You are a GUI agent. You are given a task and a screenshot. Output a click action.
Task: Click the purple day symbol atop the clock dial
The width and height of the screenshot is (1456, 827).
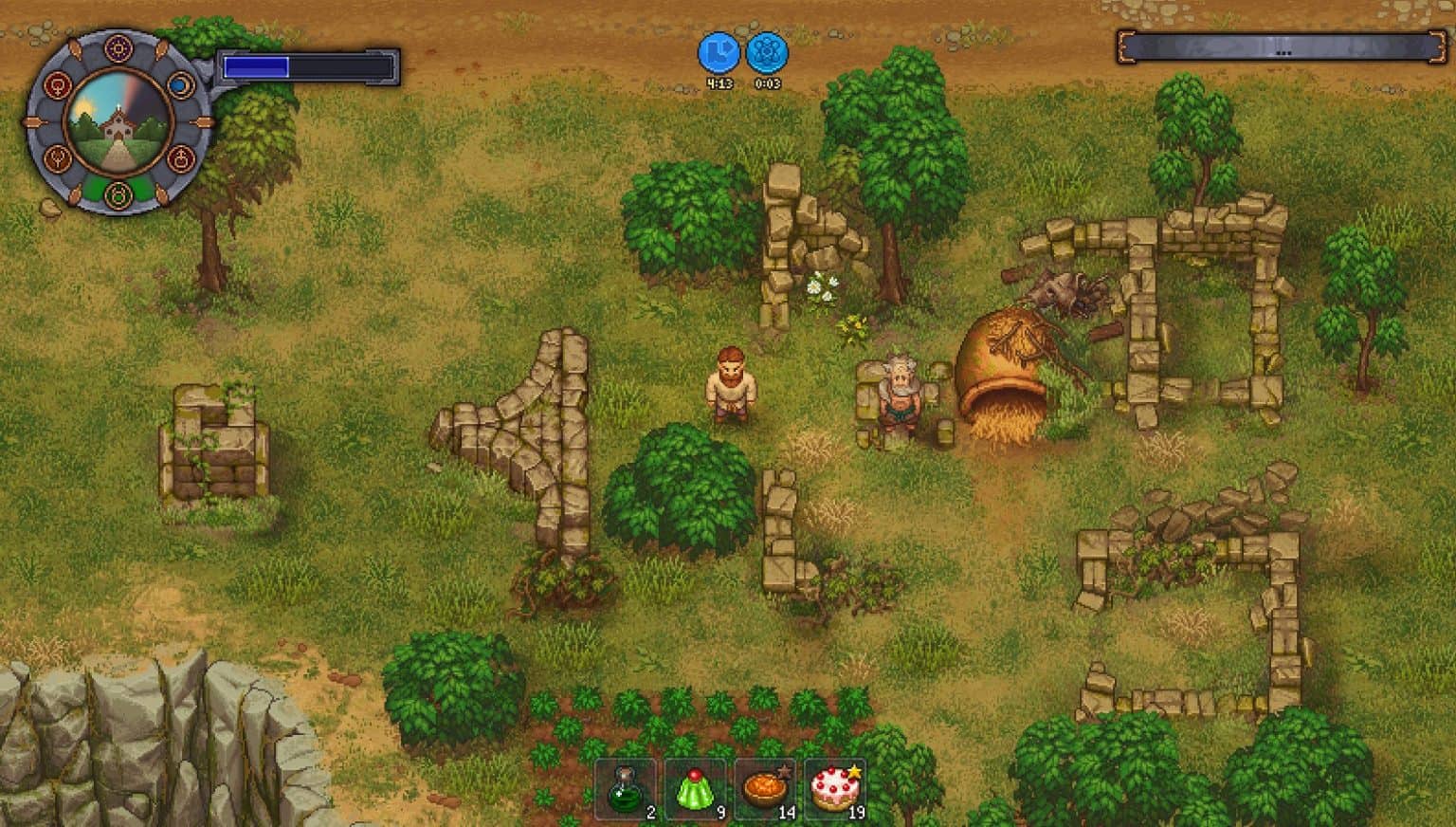[117, 47]
